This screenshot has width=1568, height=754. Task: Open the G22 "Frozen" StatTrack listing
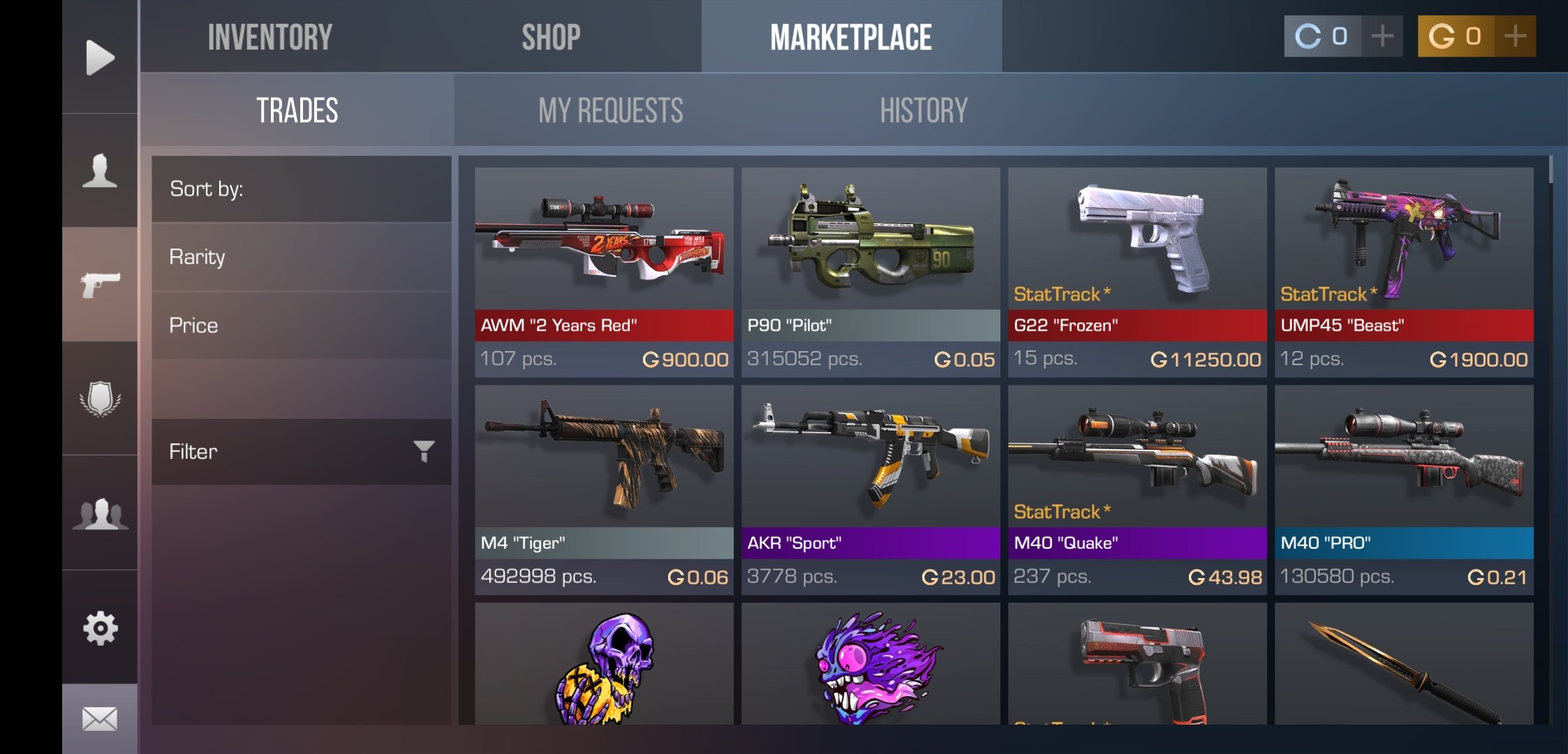pos(1137,272)
